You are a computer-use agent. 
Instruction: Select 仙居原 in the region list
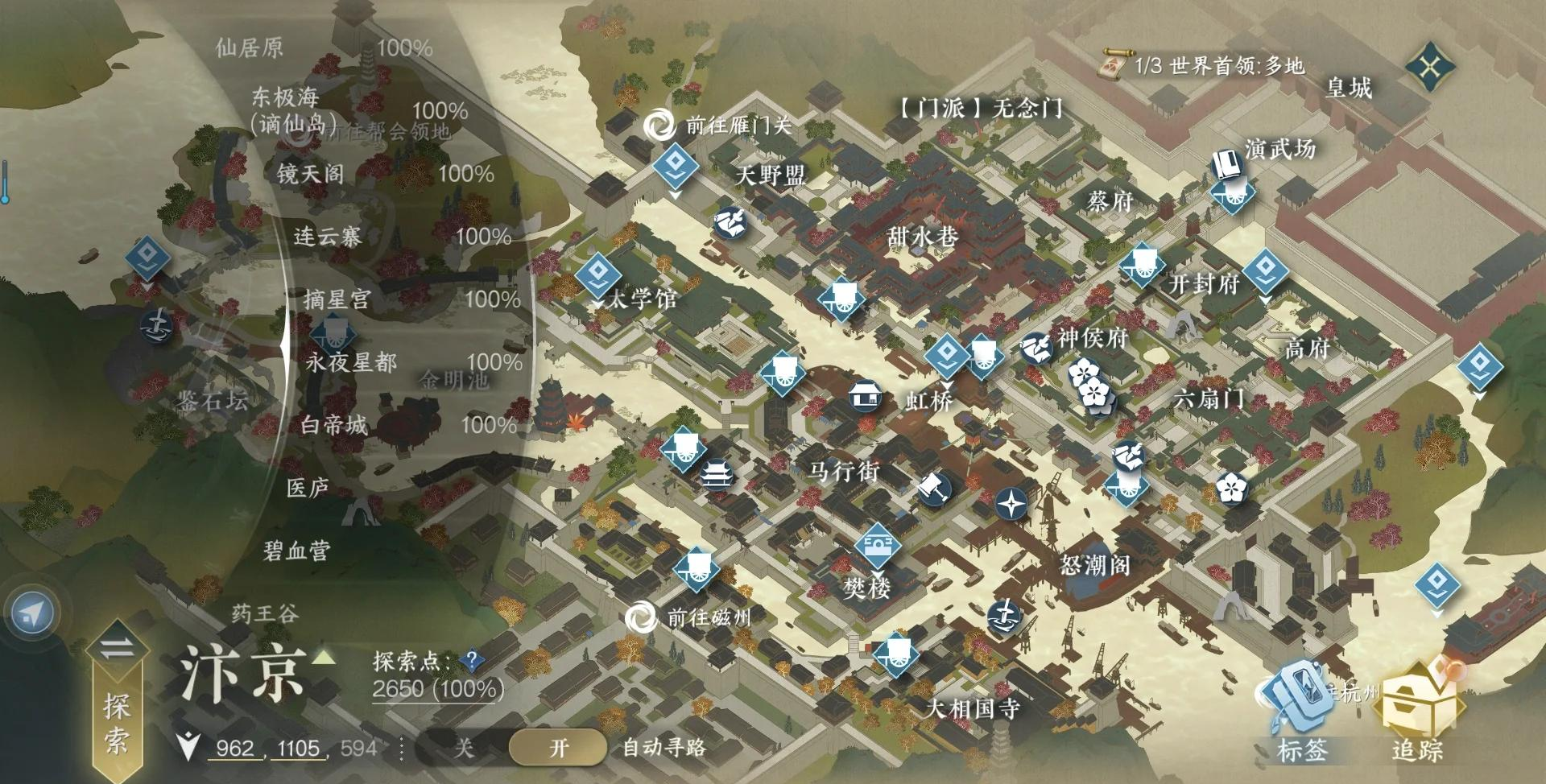[x=250, y=48]
